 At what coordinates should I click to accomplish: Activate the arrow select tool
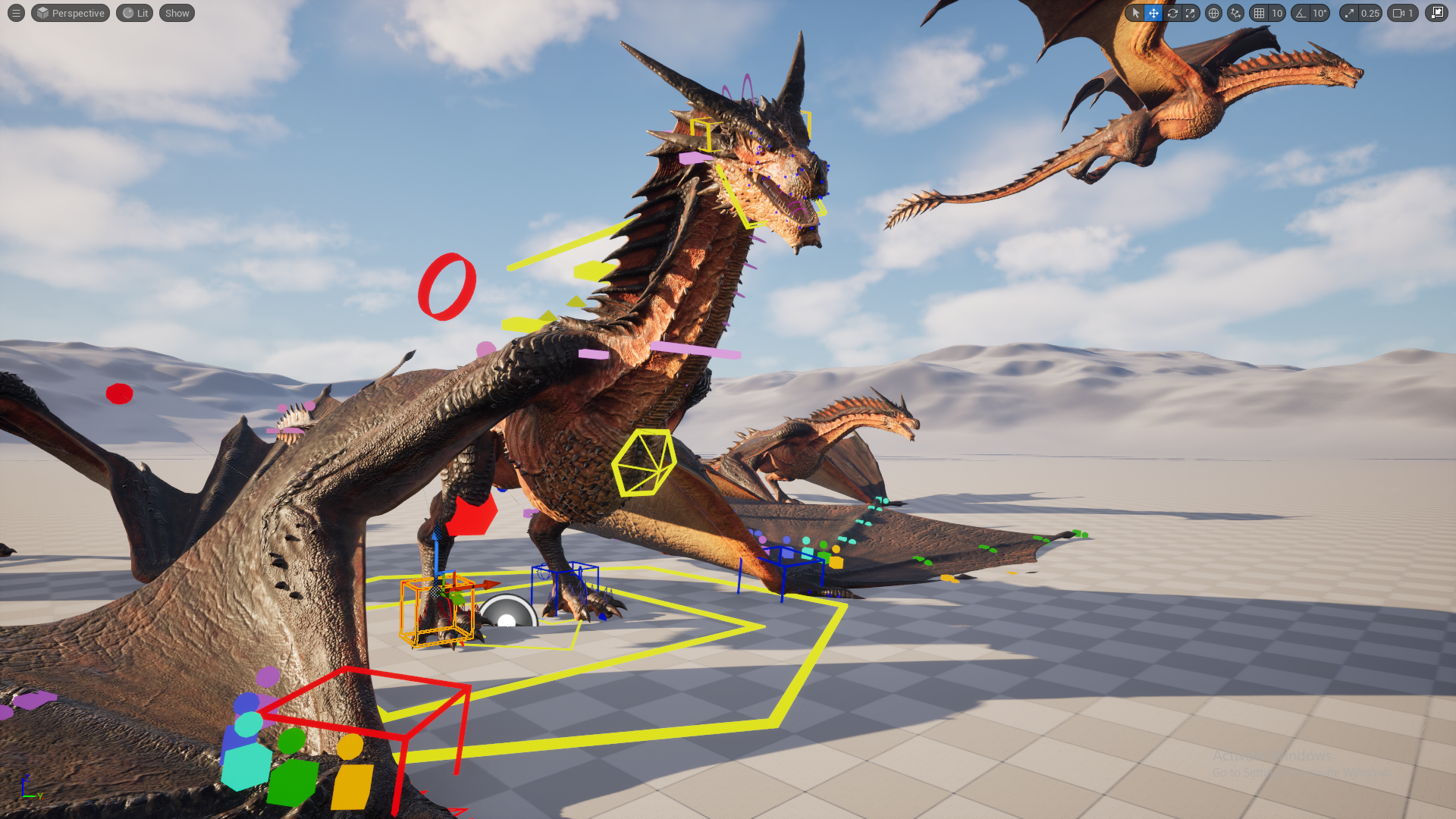click(1135, 13)
